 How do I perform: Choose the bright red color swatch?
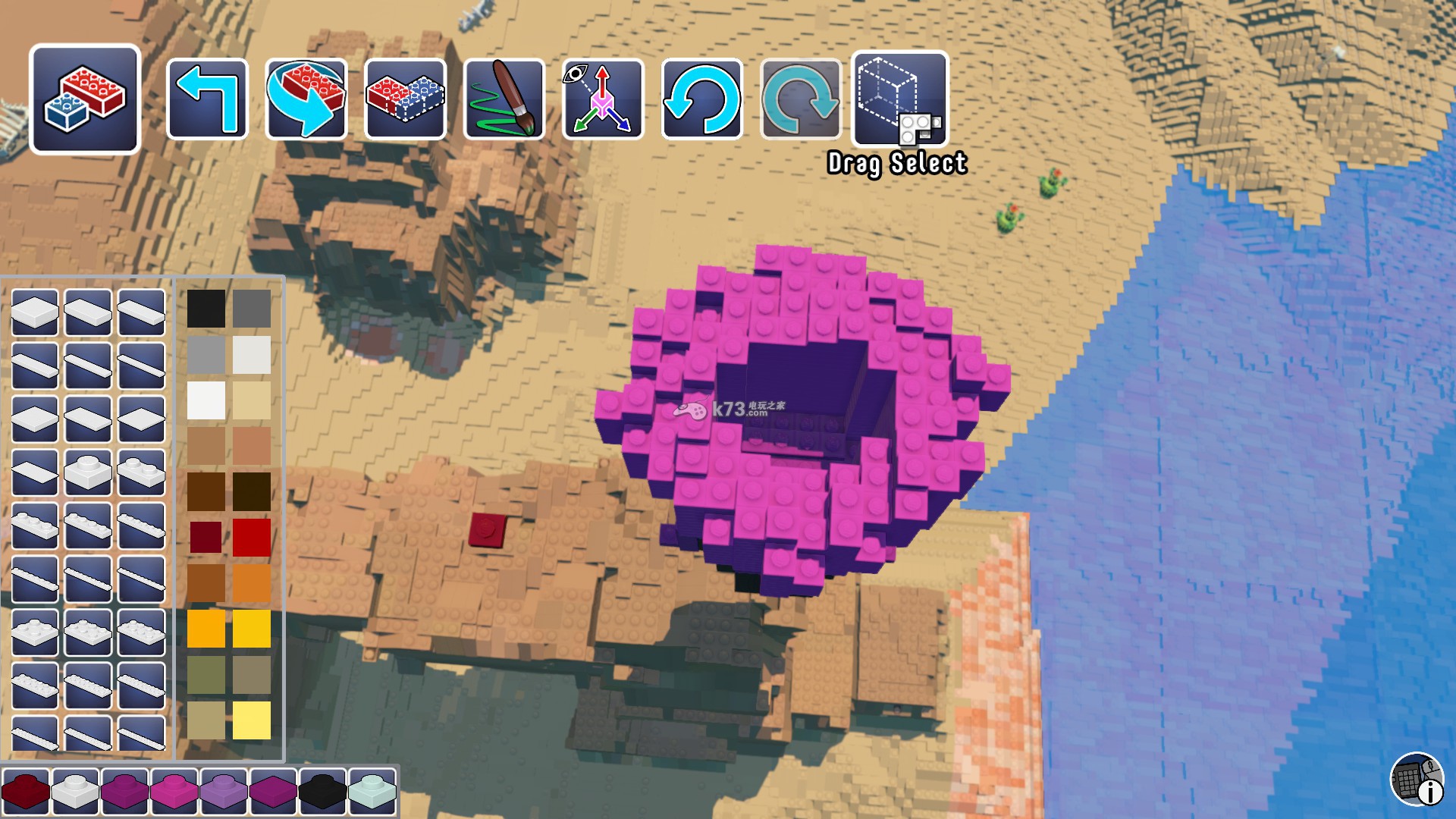tap(252, 537)
